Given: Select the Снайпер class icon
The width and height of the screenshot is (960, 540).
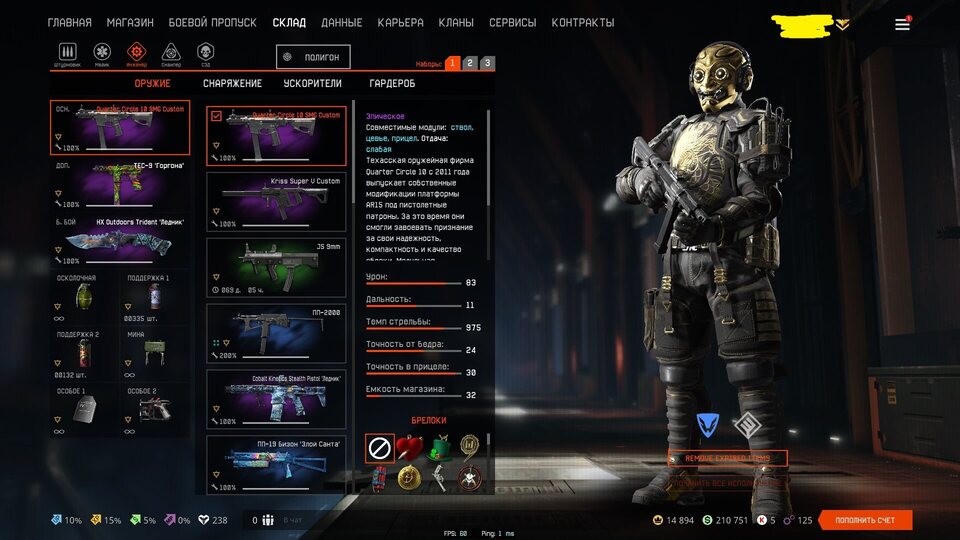Looking at the screenshot, I should [x=171, y=52].
